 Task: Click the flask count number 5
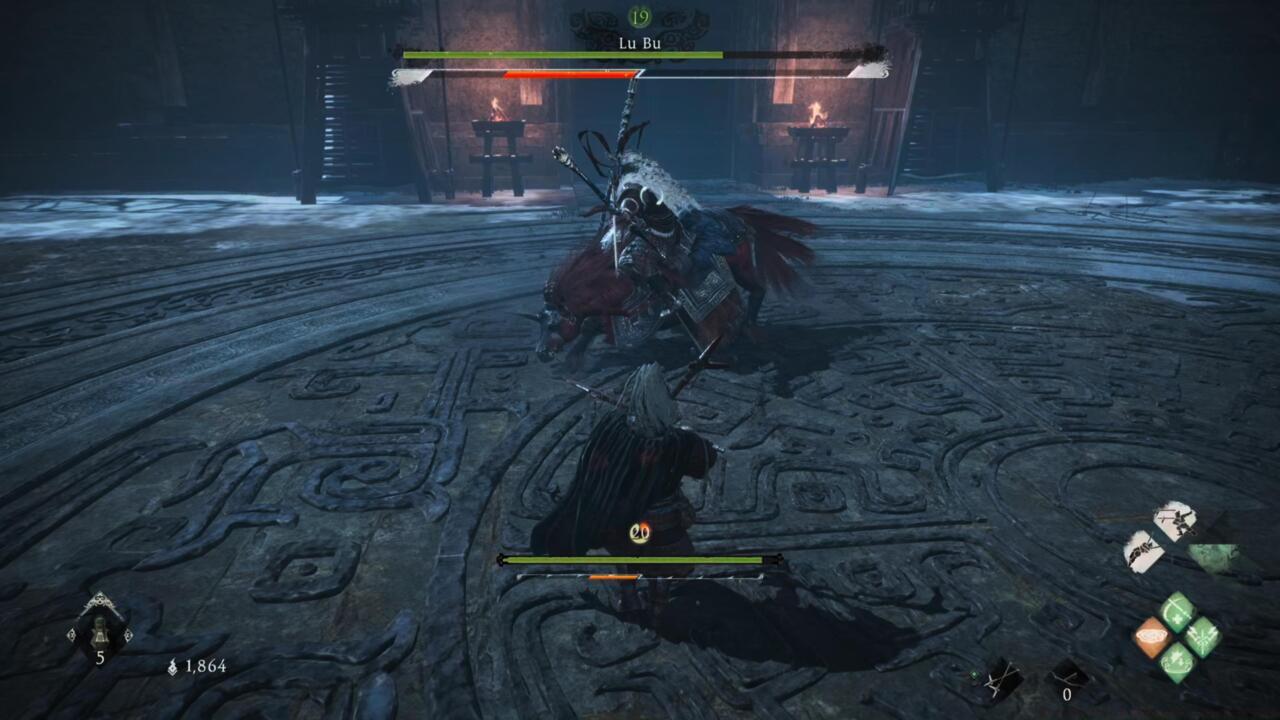point(101,656)
